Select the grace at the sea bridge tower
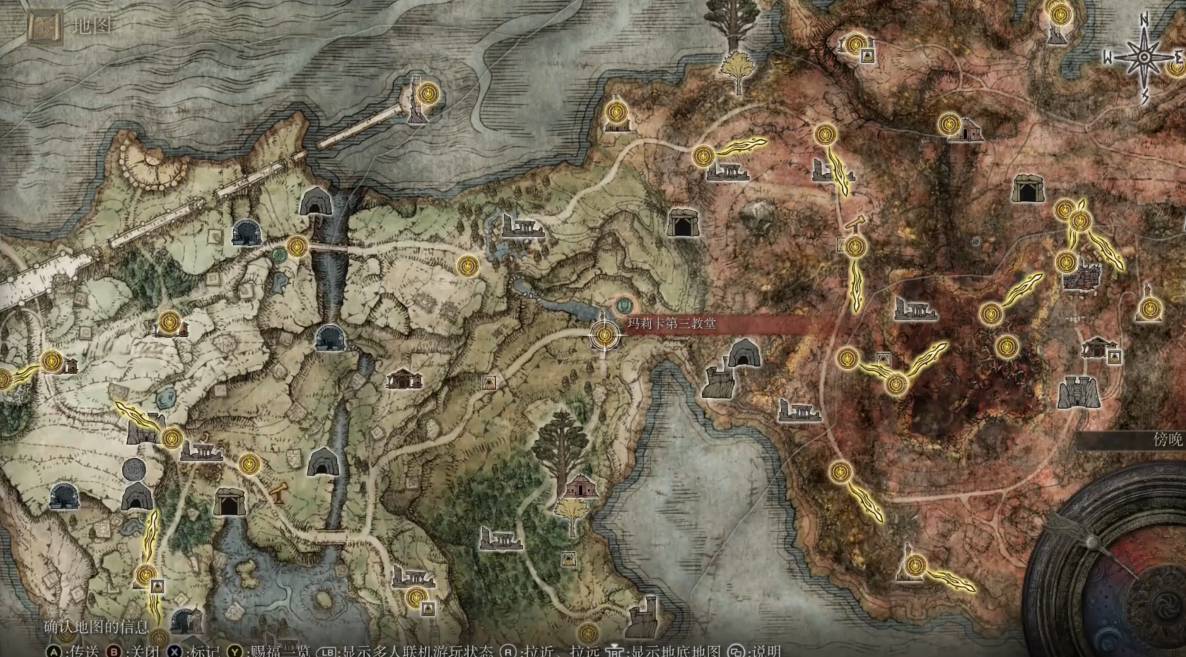The height and width of the screenshot is (657, 1186). click(x=429, y=93)
